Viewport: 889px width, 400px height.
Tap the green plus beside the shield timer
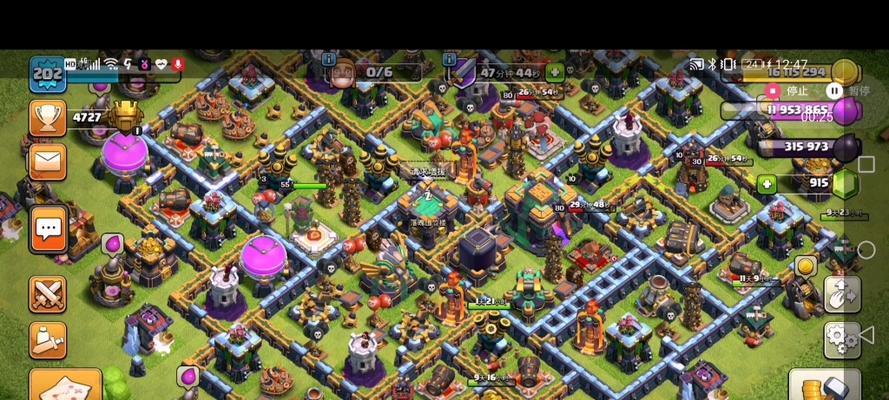click(x=555, y=72)
